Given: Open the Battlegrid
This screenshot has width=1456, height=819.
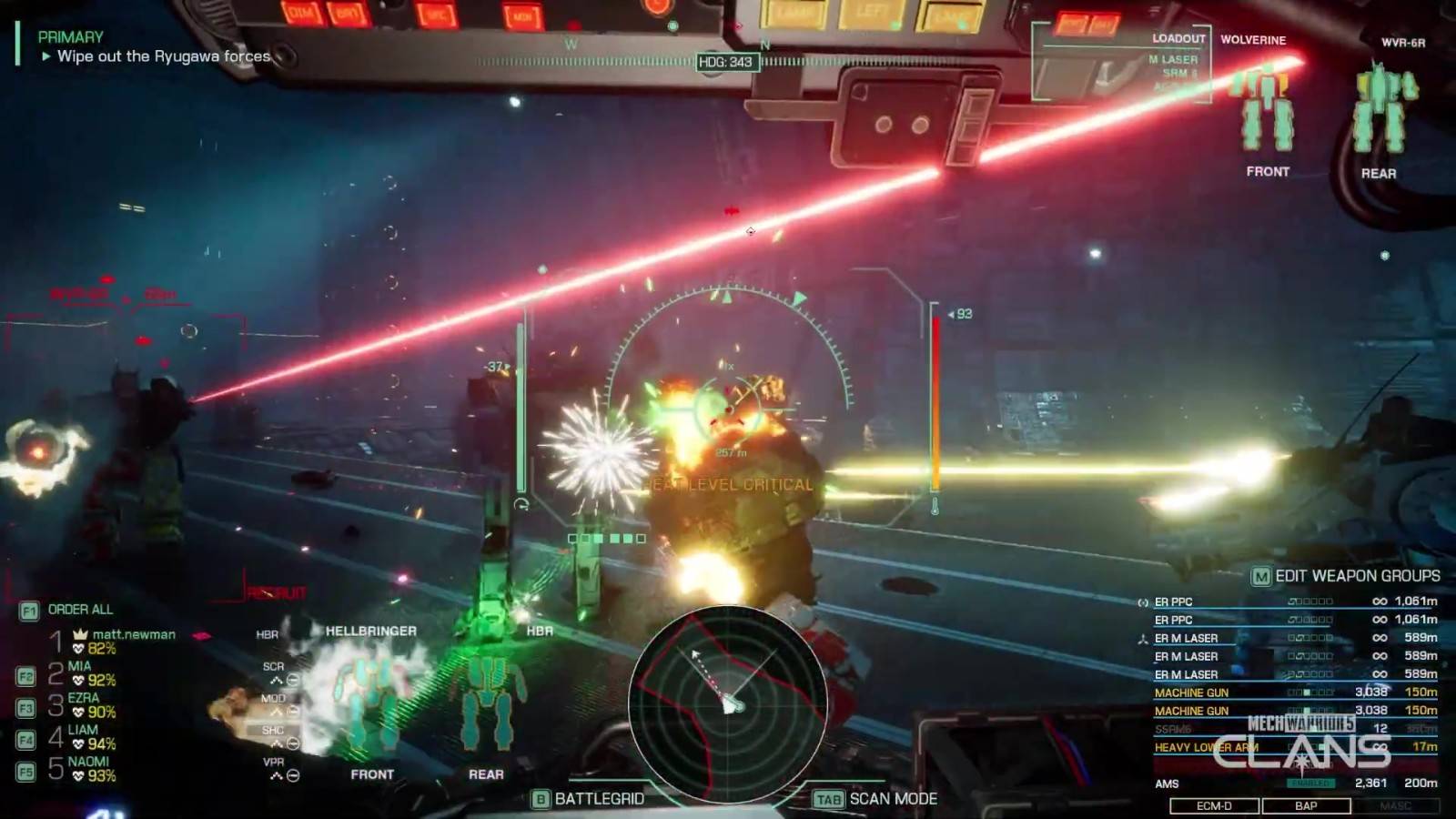Looking at the screenshot, I should 590,799.
